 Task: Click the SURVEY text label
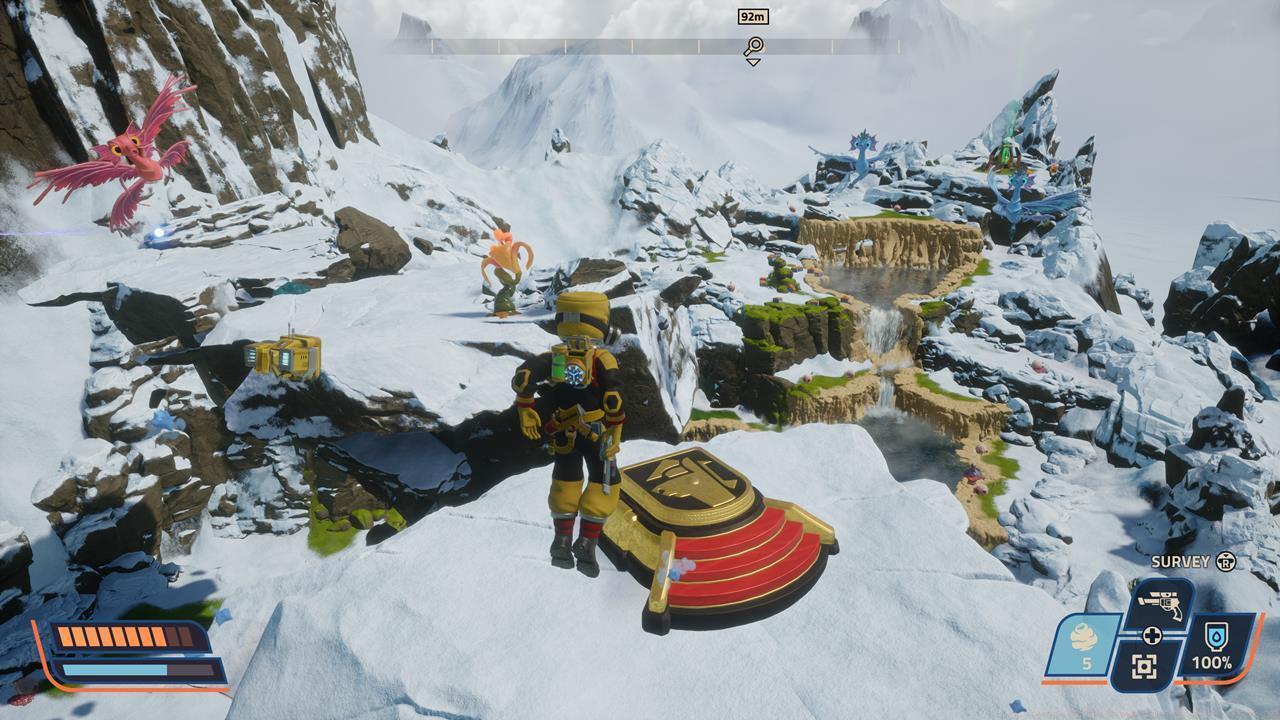click(x=1182, y=563)
